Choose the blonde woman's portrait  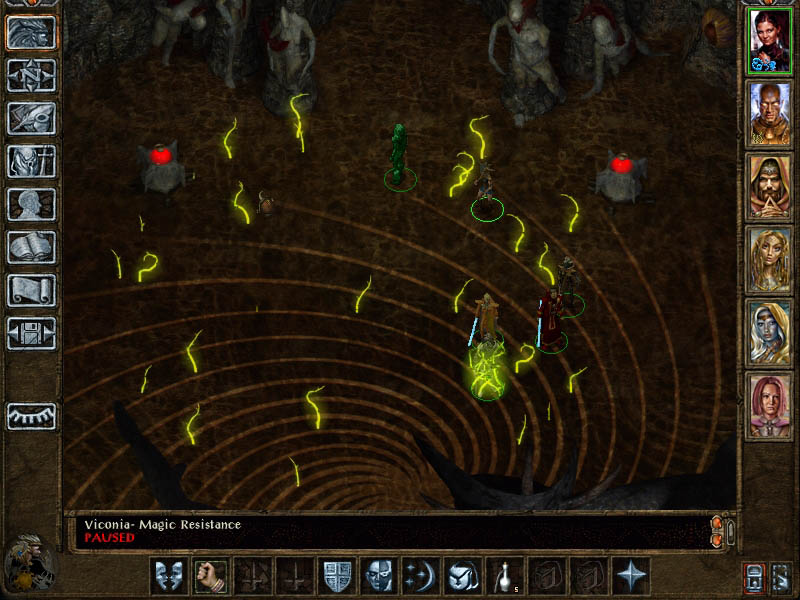pyautogui.click(x=770, y=259)
